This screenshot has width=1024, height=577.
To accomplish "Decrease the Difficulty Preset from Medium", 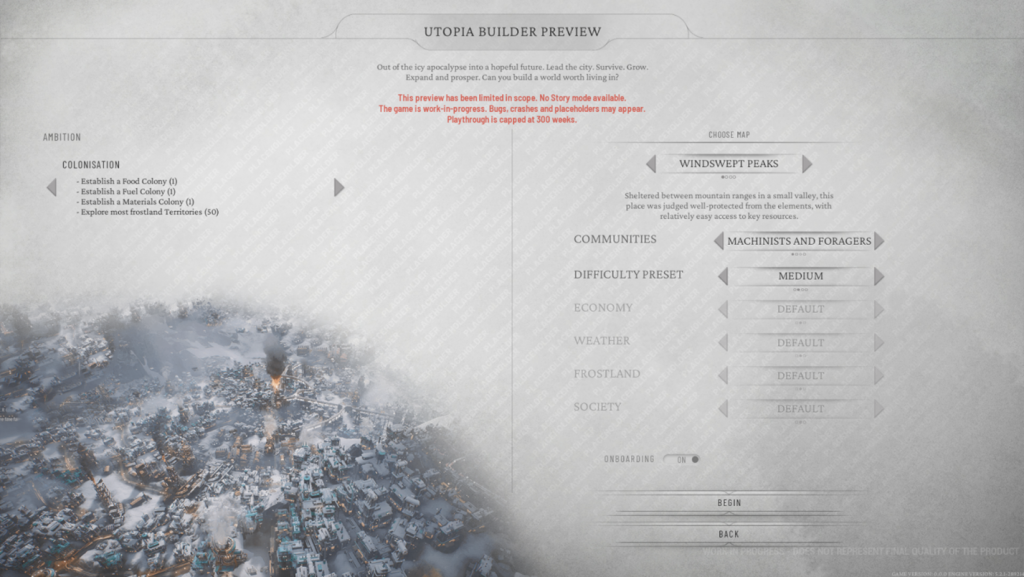I will pyautogui.click(x=721, y=276).
